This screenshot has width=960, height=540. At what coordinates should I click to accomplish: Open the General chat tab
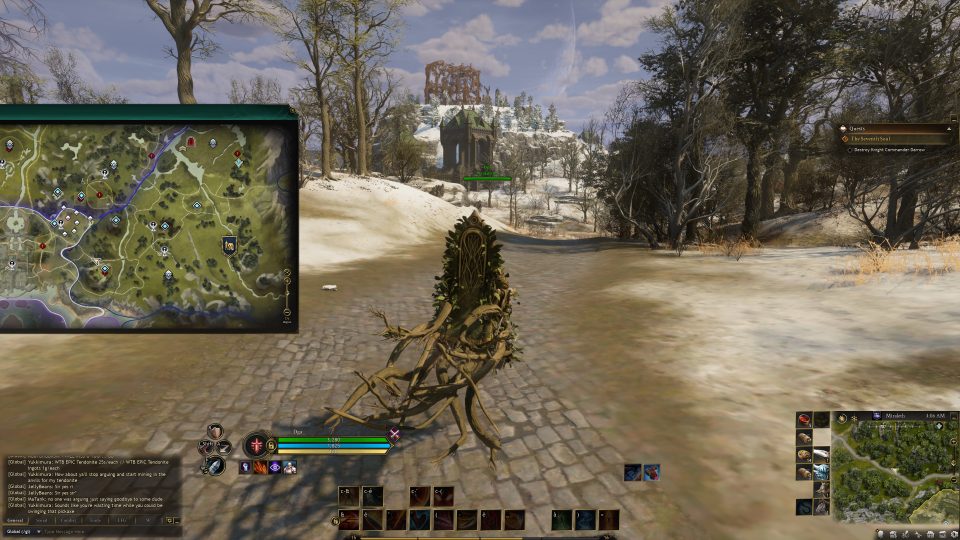point(16,520)
